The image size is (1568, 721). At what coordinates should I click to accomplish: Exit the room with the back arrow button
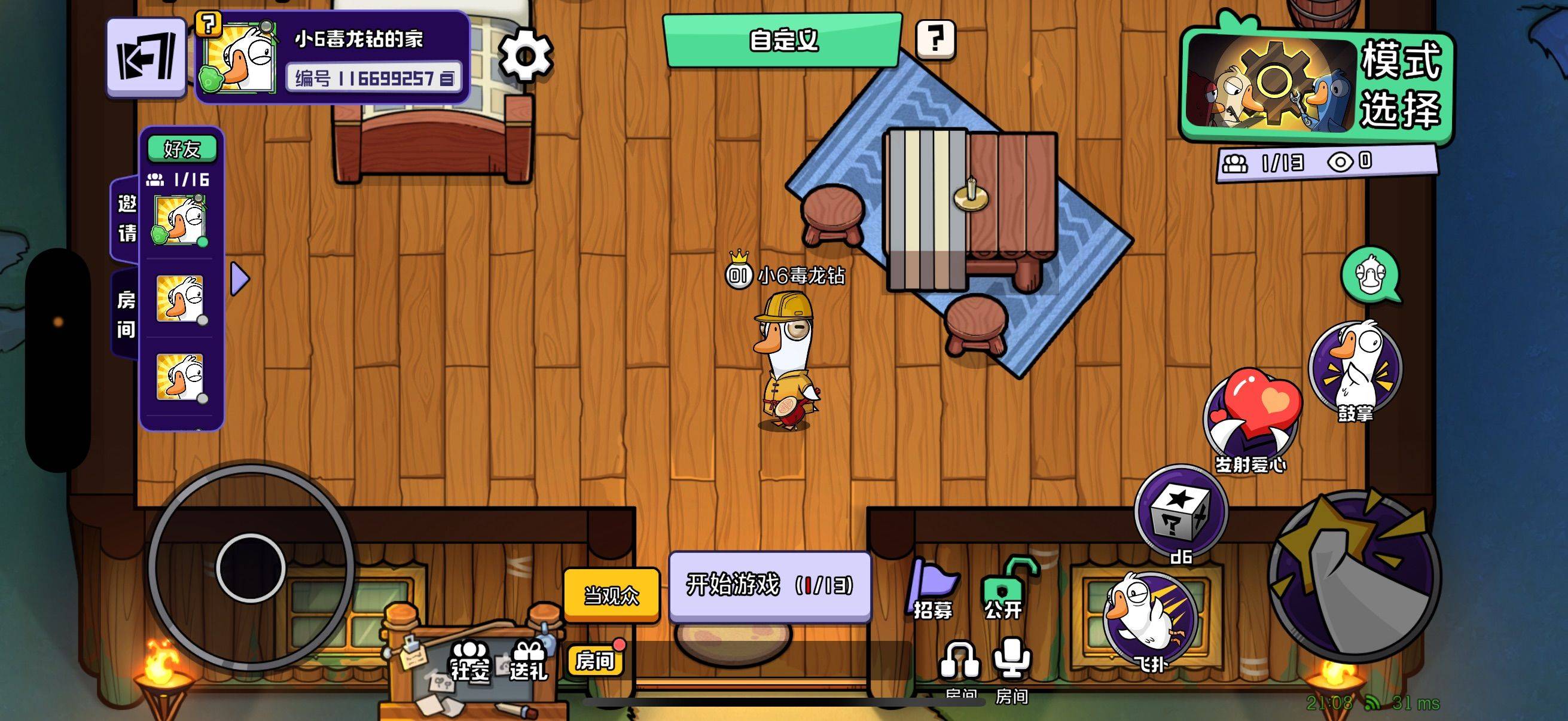(146, 57)
